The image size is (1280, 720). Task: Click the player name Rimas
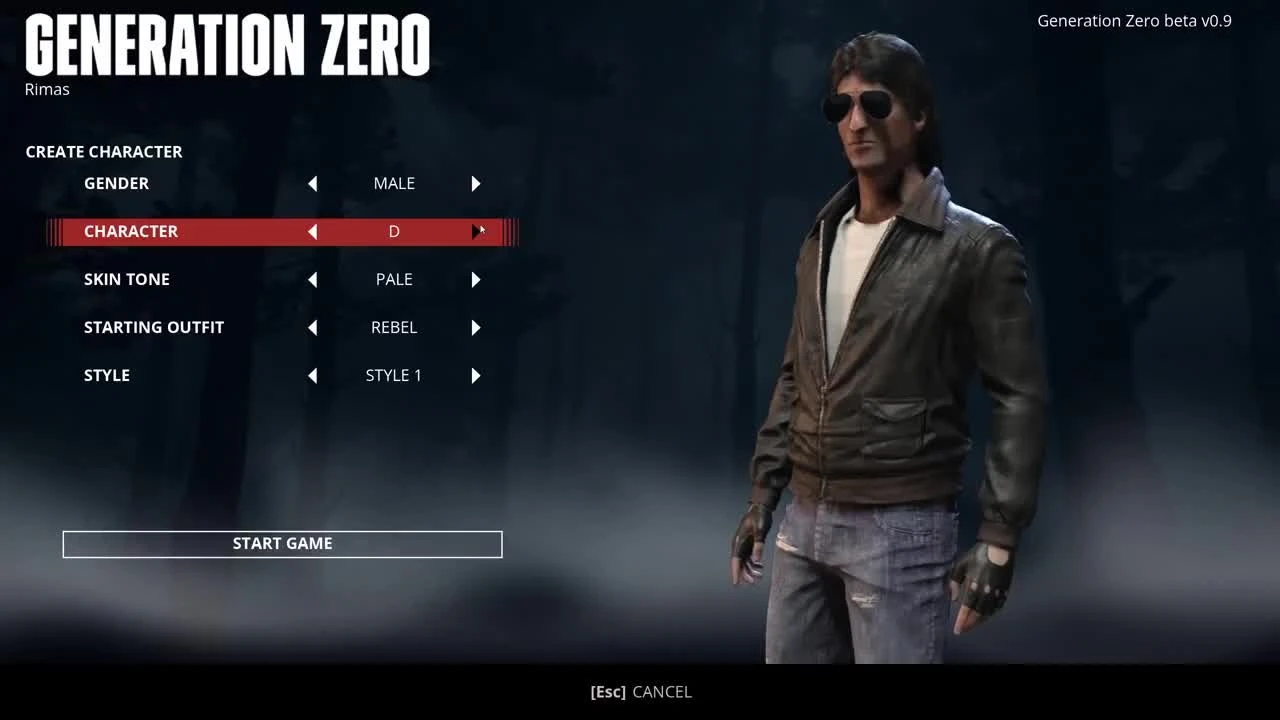(46, 89)
